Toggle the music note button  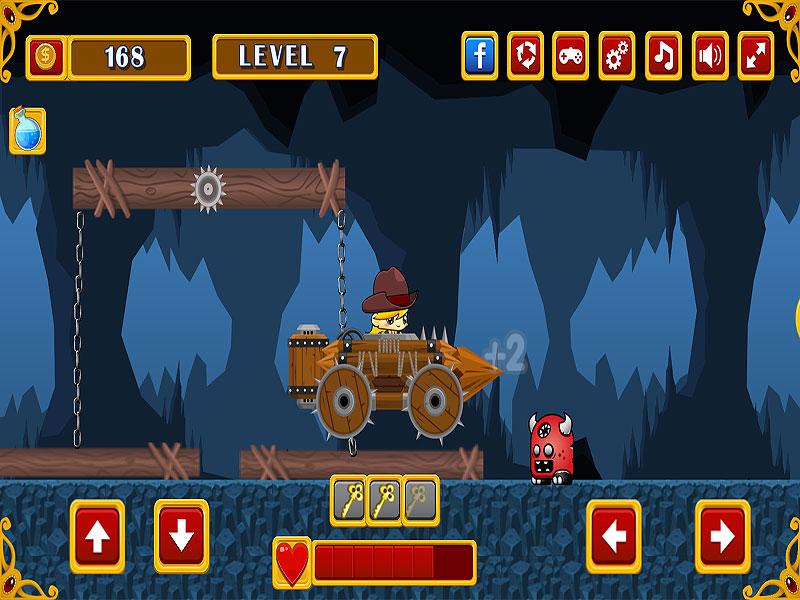click(x=663, y=56)
